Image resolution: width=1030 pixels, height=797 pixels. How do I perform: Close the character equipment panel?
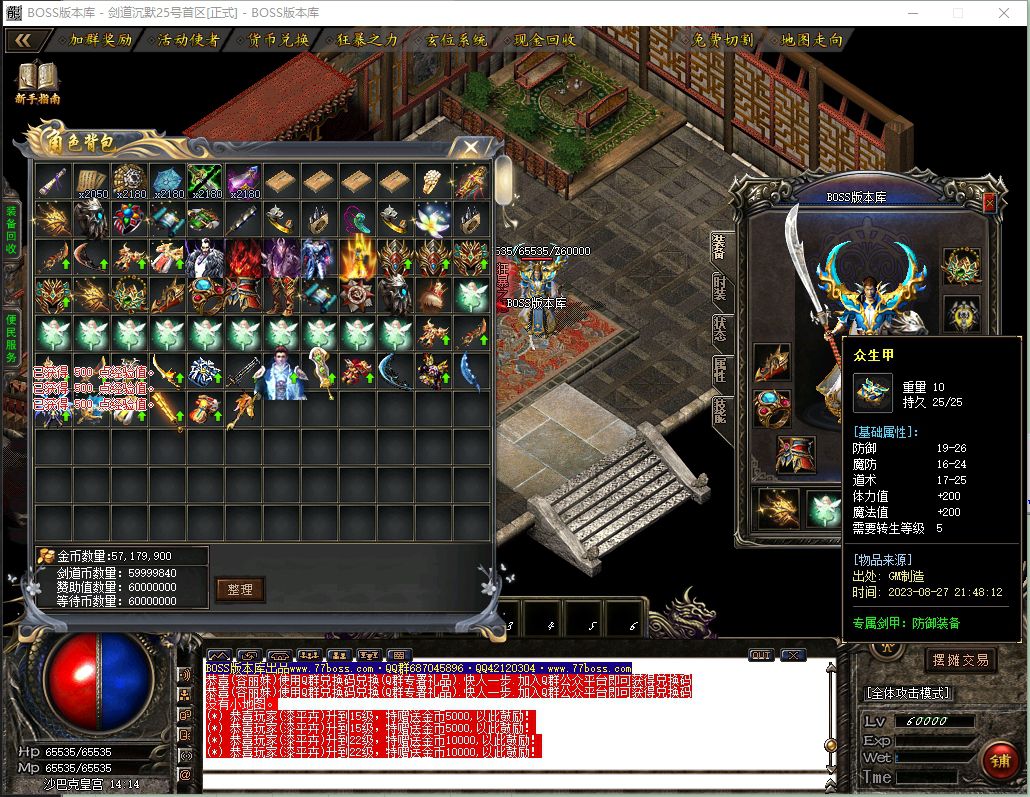(x=989, y=203)
